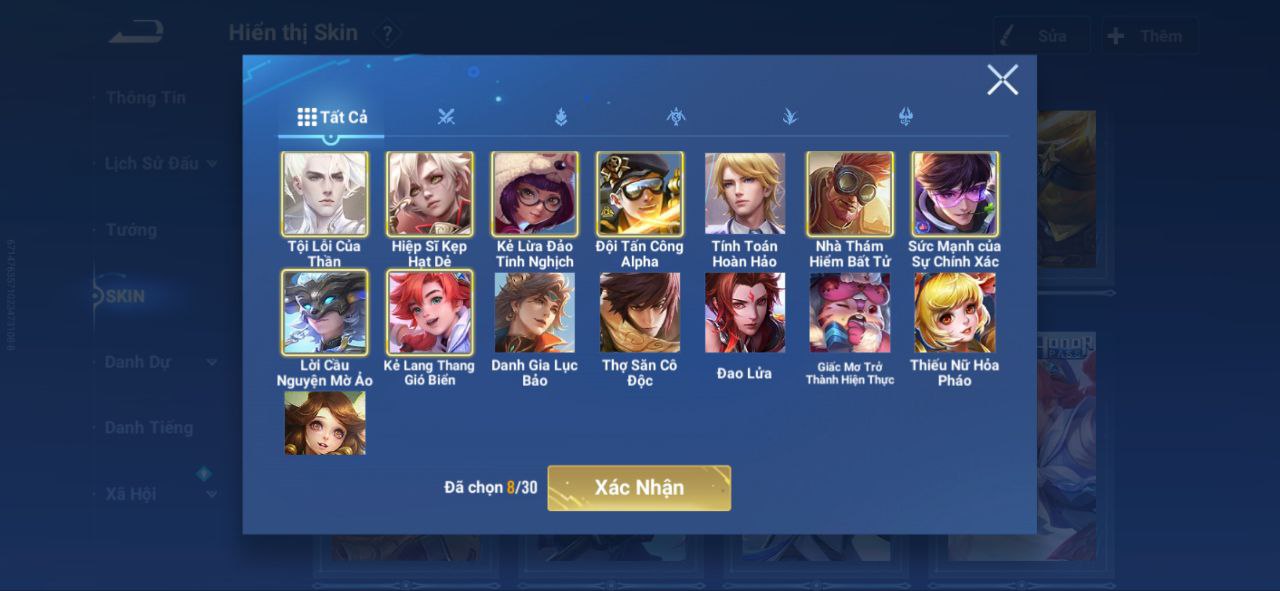
Task: Confirm selection with Xác Nhận button
Action: [x=639, y=488]
